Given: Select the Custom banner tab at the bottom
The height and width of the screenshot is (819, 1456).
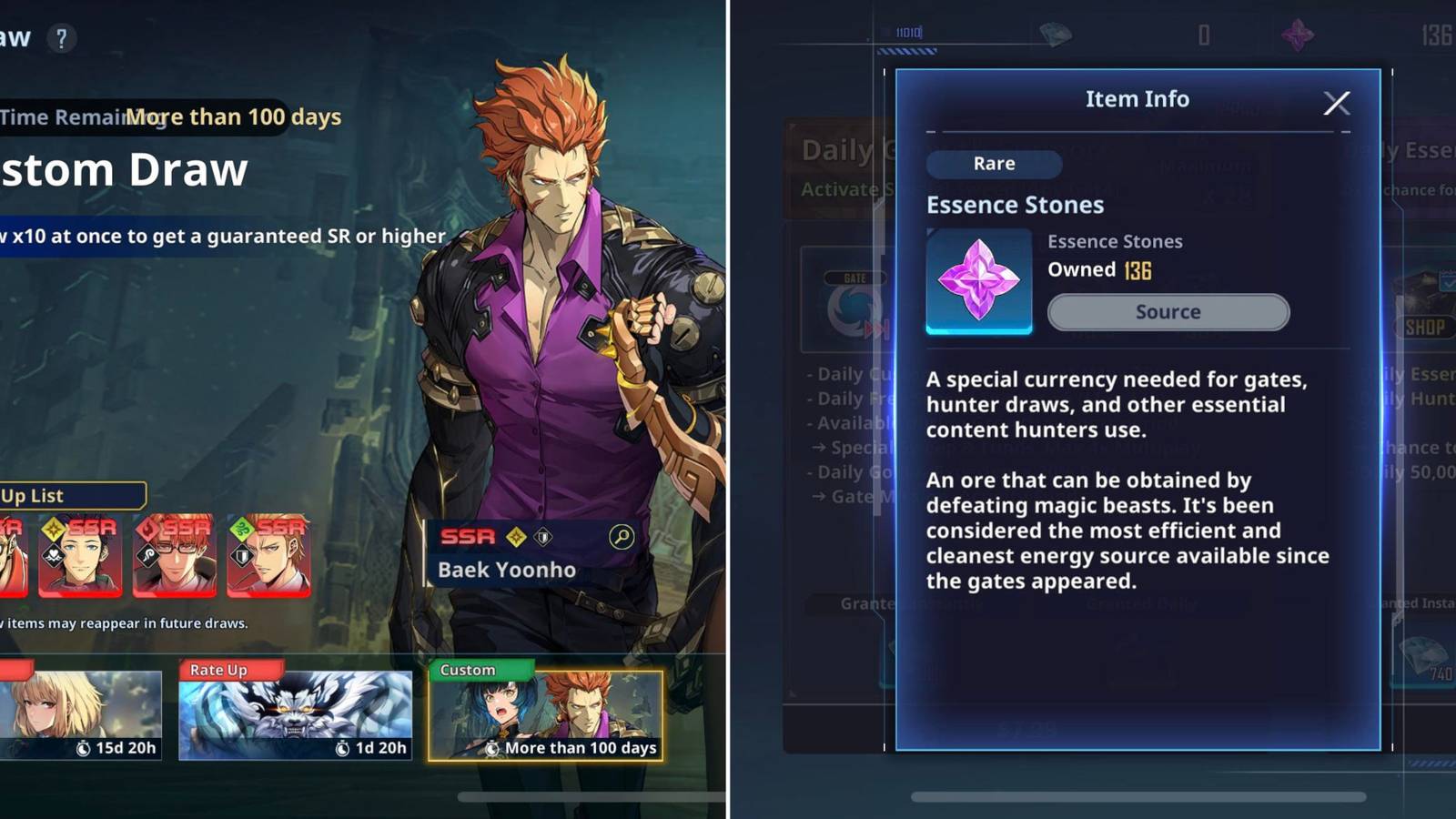Looking at the screenshot, I should (548, 714).
